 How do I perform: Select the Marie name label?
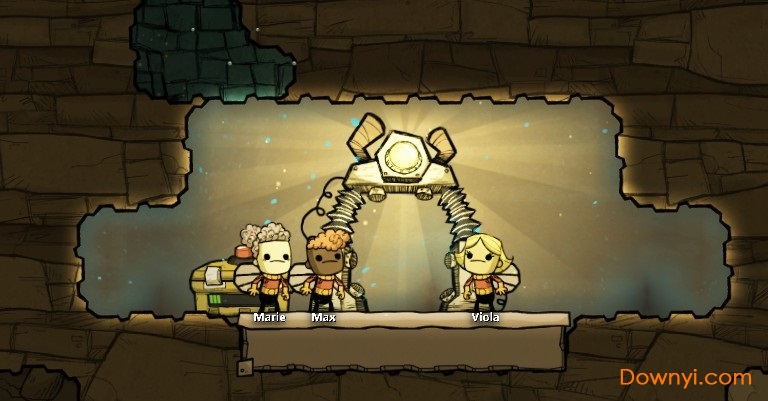269,317
